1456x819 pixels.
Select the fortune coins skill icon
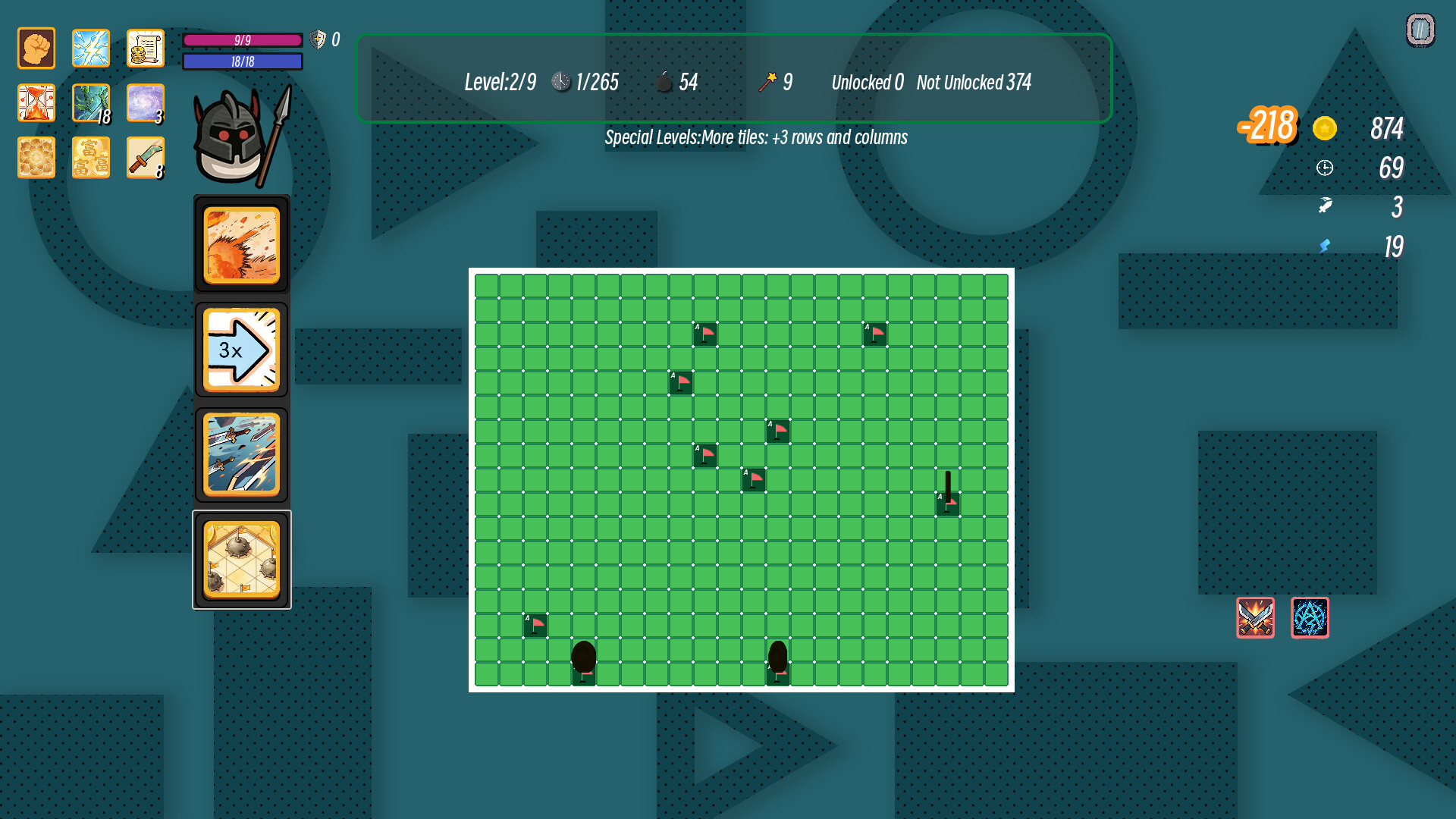90,157
